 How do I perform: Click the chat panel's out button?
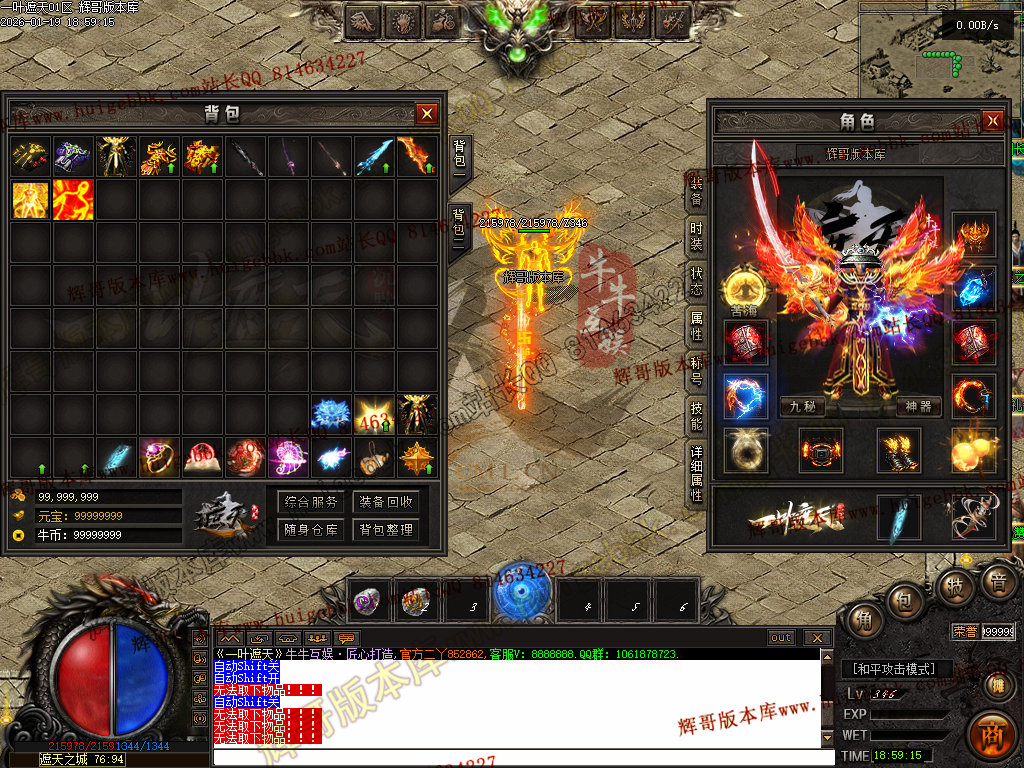(781, 638)
